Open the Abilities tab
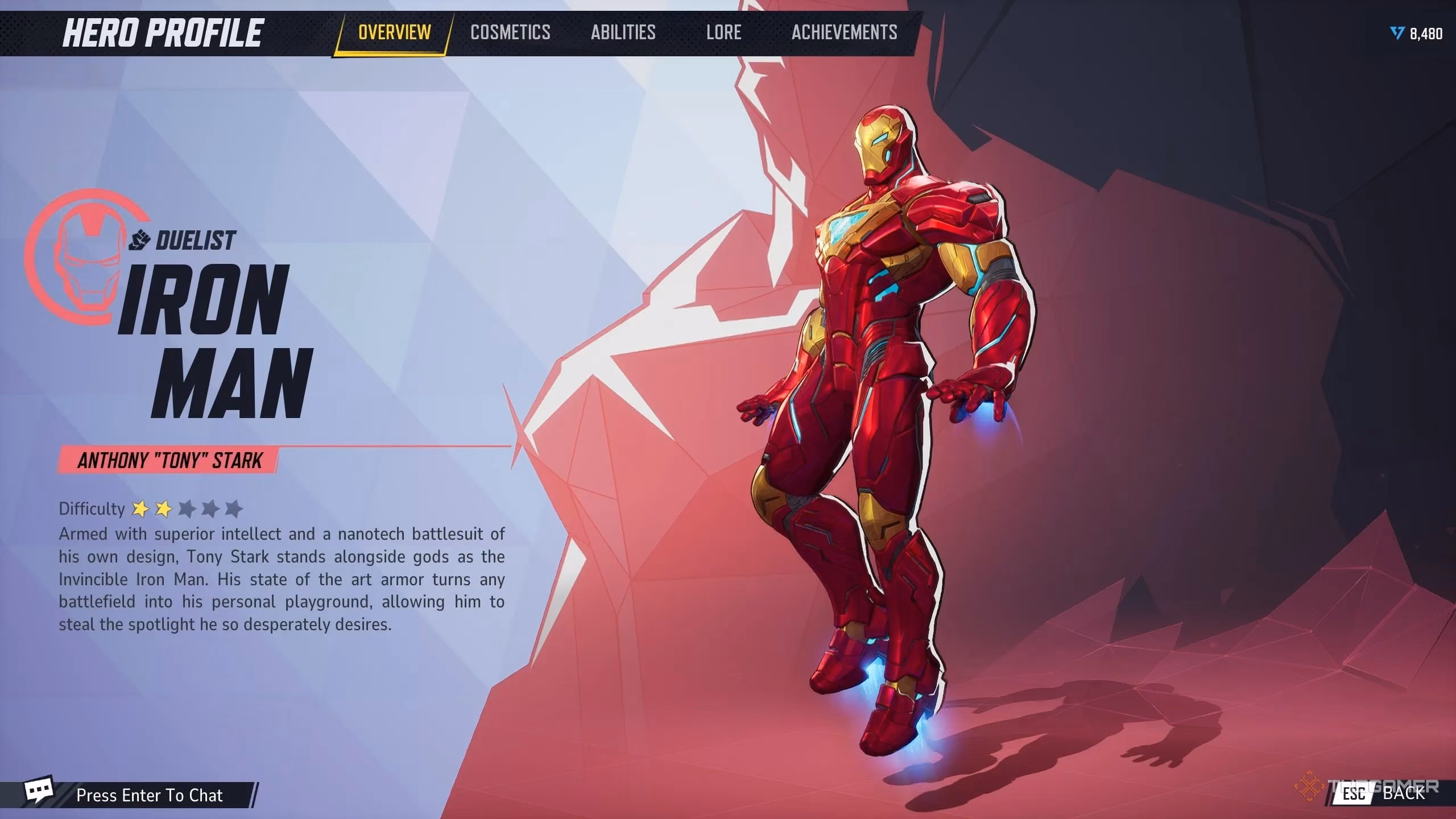Screen dimensions: 1456x819 pyautogui.click(x=622, y=32)
